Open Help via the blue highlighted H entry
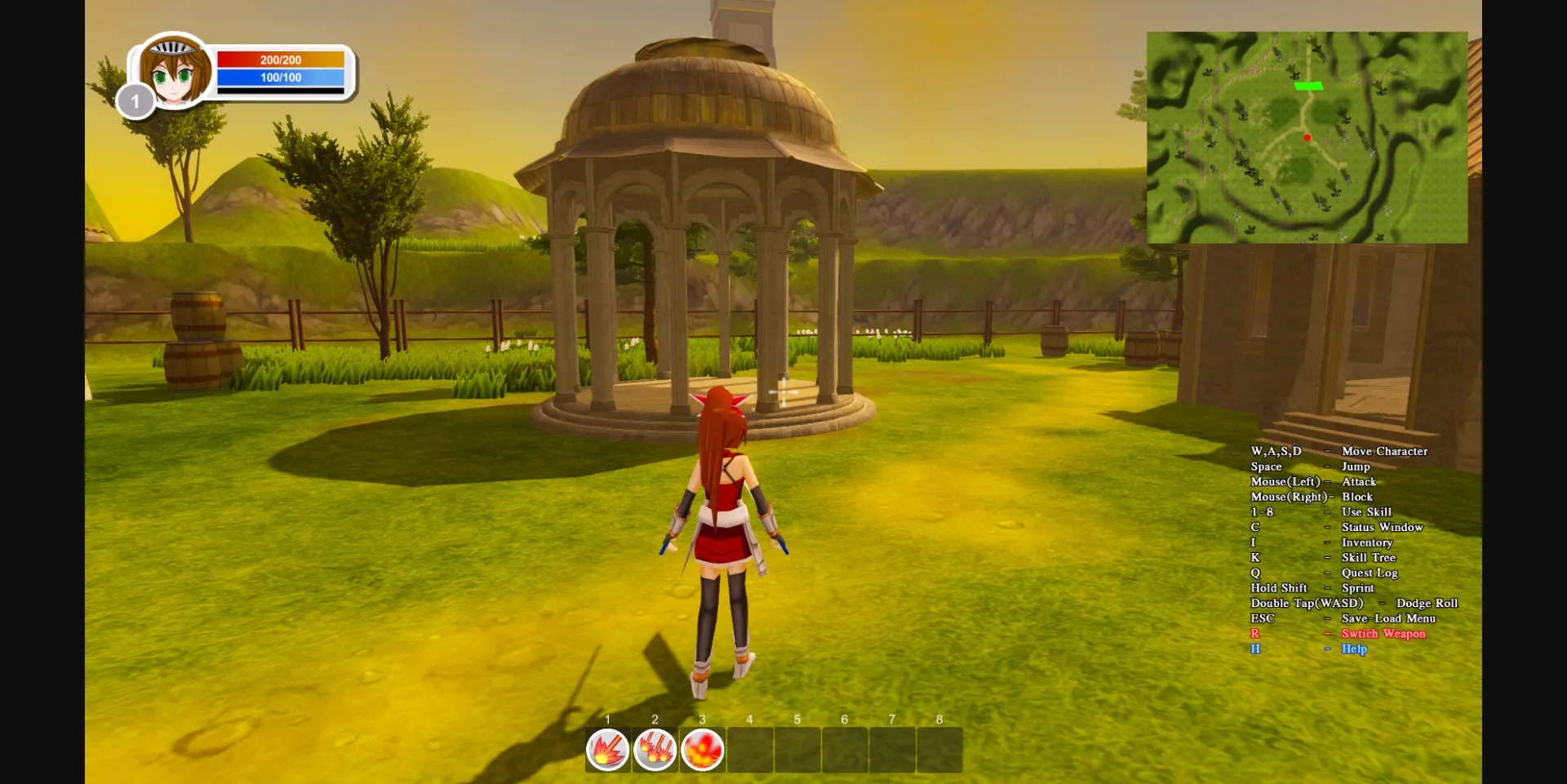Image resolution: width=1567 pixels, height=784 pixels. 1353,649
